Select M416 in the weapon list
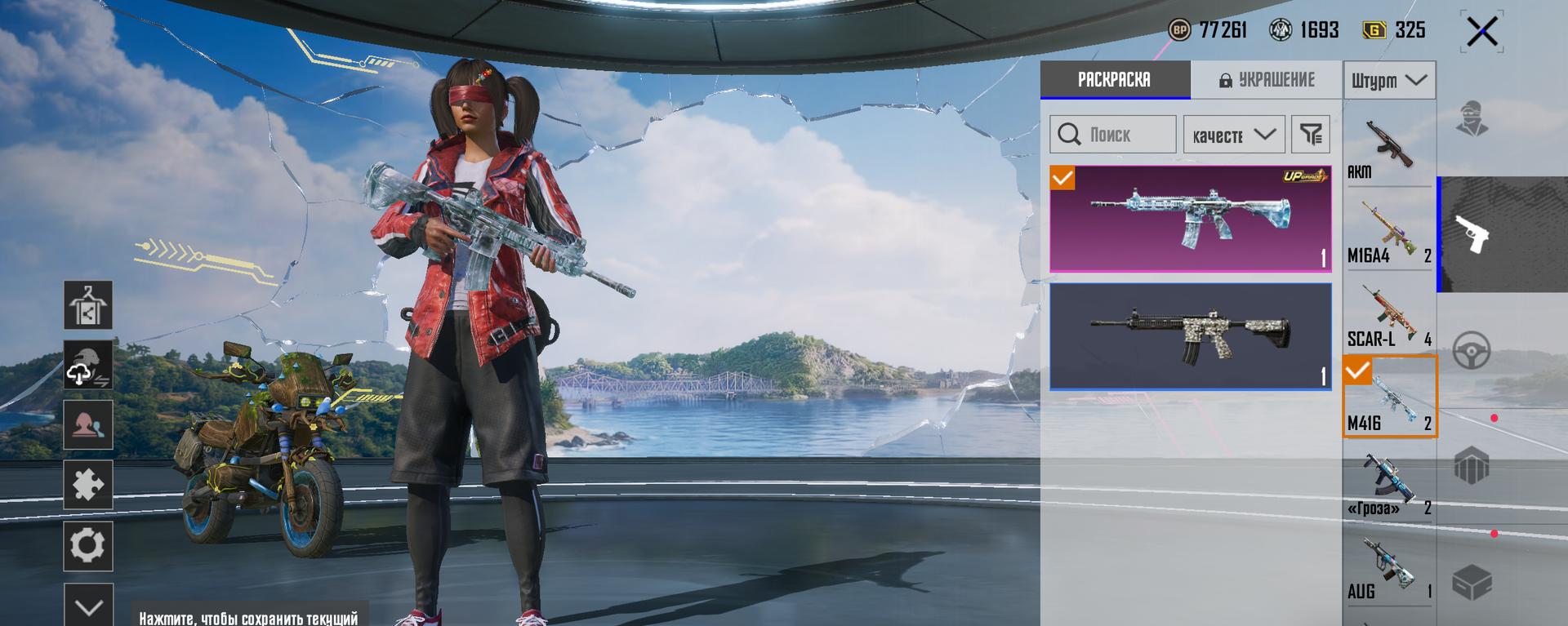 tap(1389, 397)
